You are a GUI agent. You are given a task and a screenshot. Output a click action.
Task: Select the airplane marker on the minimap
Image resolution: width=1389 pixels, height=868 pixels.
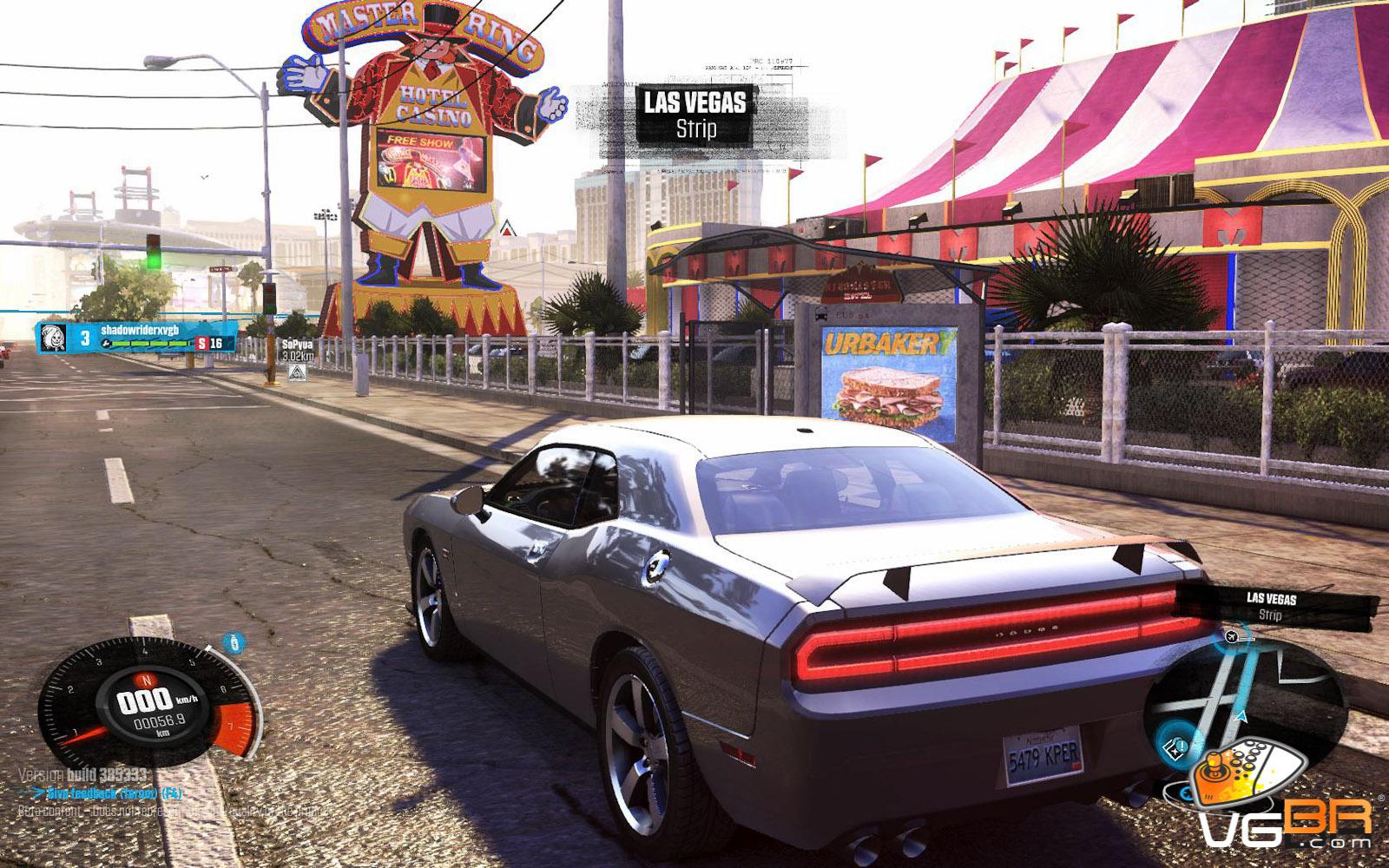(1231, 637)
